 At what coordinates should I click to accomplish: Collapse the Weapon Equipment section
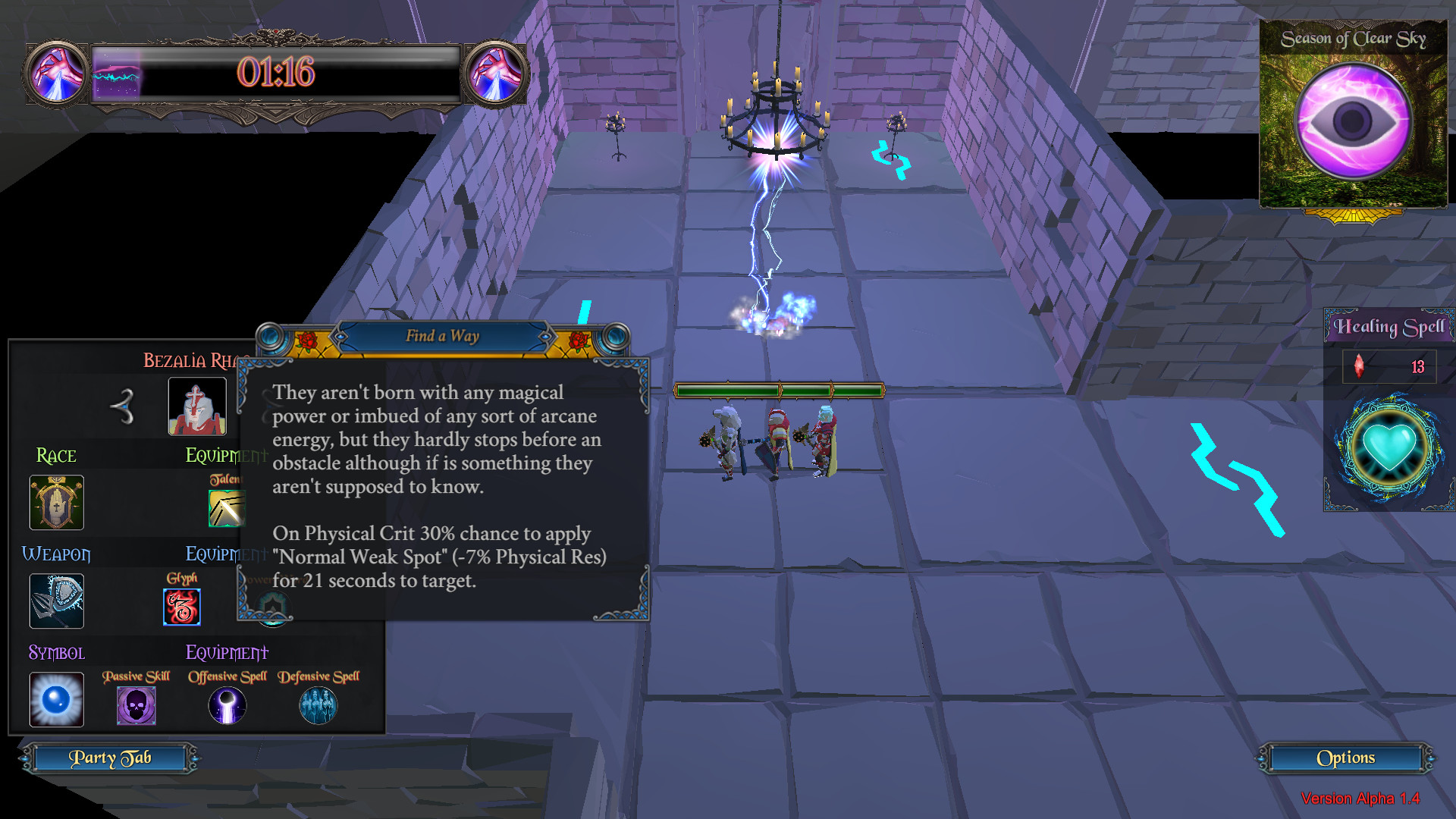(x=226, y=554)
